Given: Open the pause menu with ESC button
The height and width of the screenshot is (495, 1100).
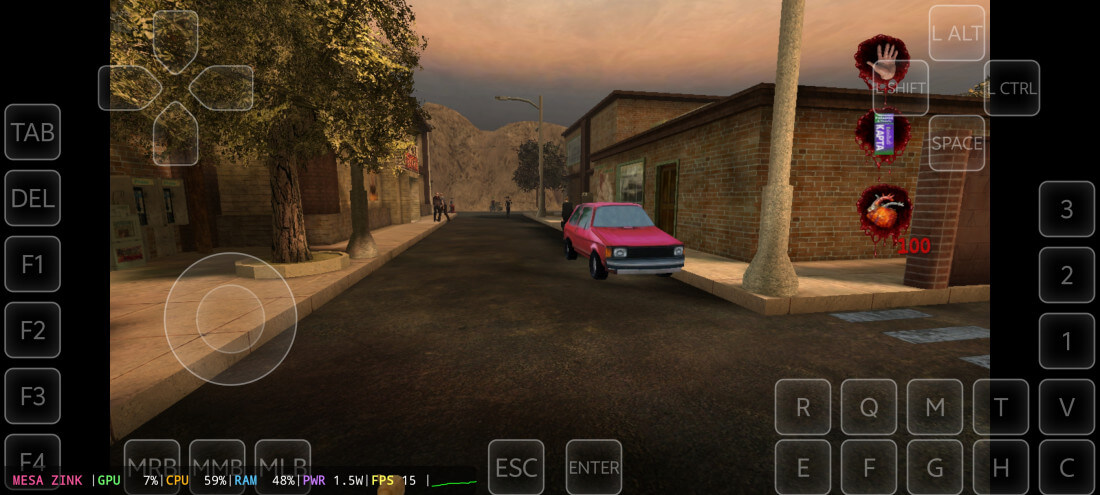Looking at the screenshot, I should click(516, 467).
